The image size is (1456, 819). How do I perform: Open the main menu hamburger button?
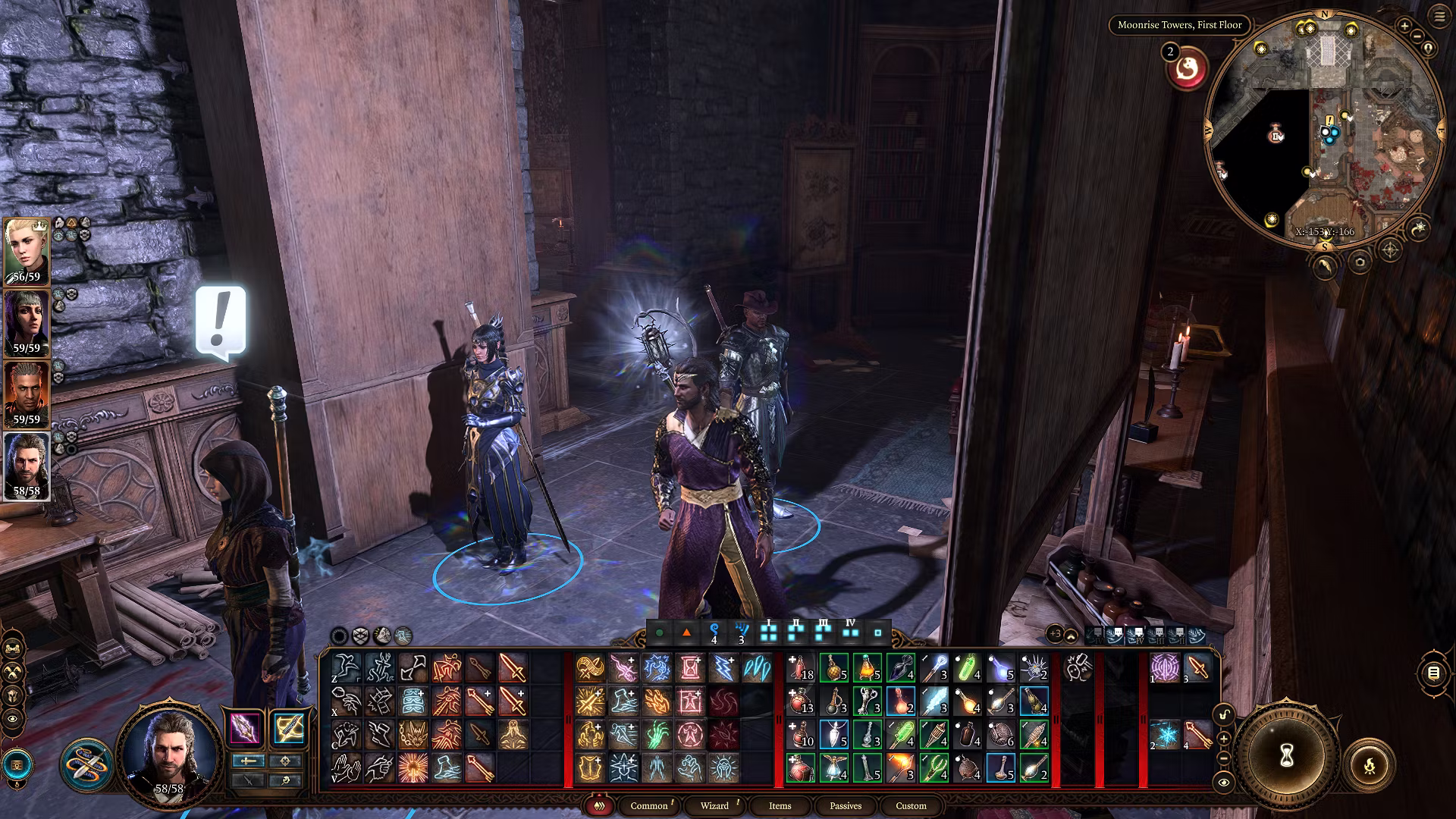[1439, 17]
